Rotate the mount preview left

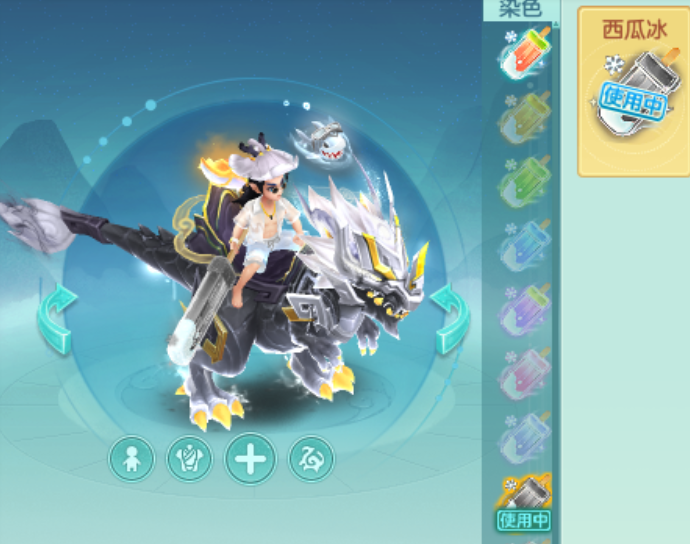pos(56,319)
